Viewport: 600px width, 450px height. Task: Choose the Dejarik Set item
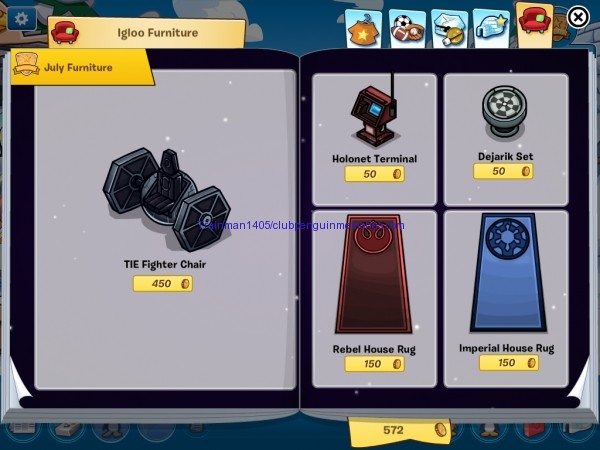(x=504, y=112)
